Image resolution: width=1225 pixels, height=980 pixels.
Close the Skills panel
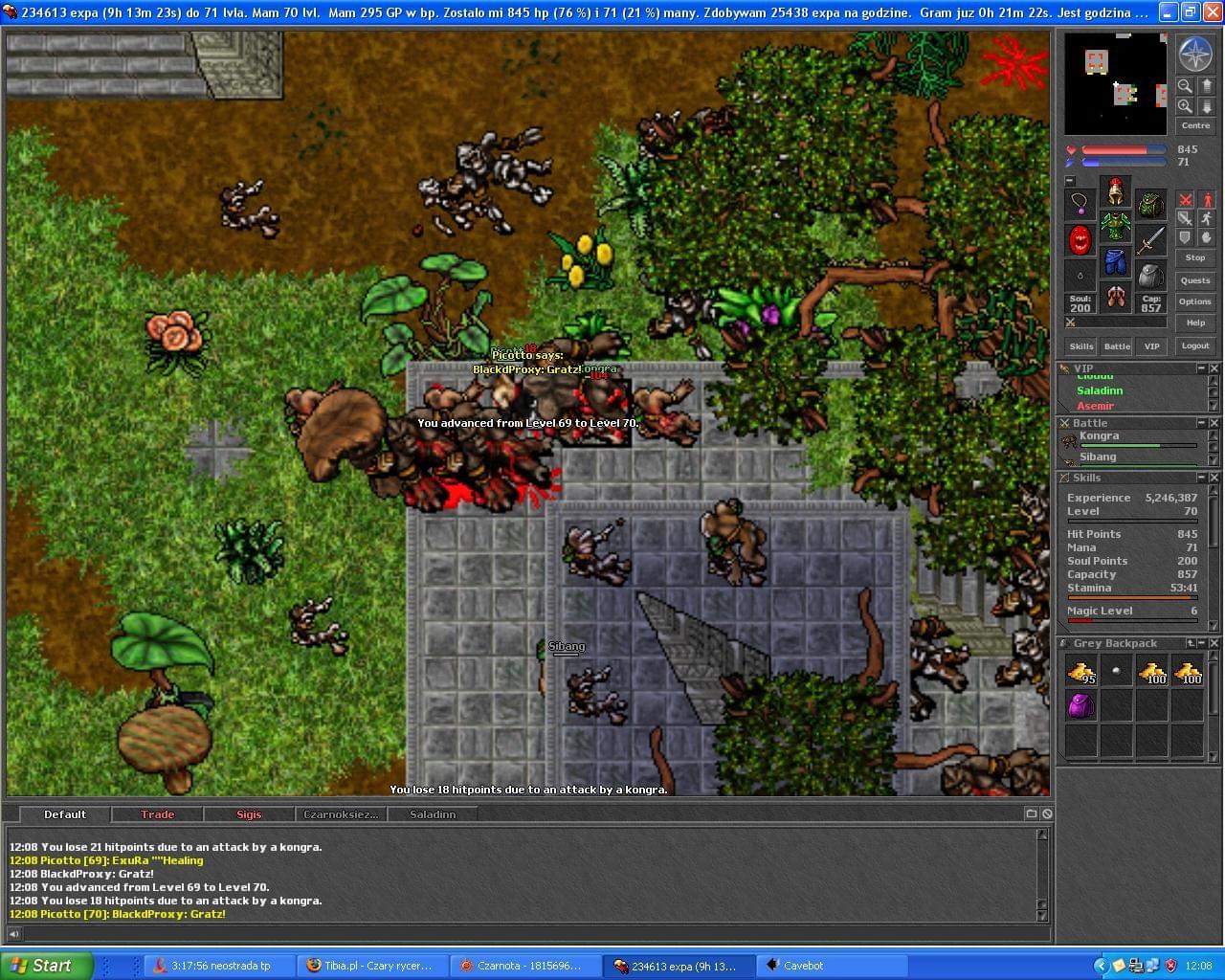[1214, 477]
